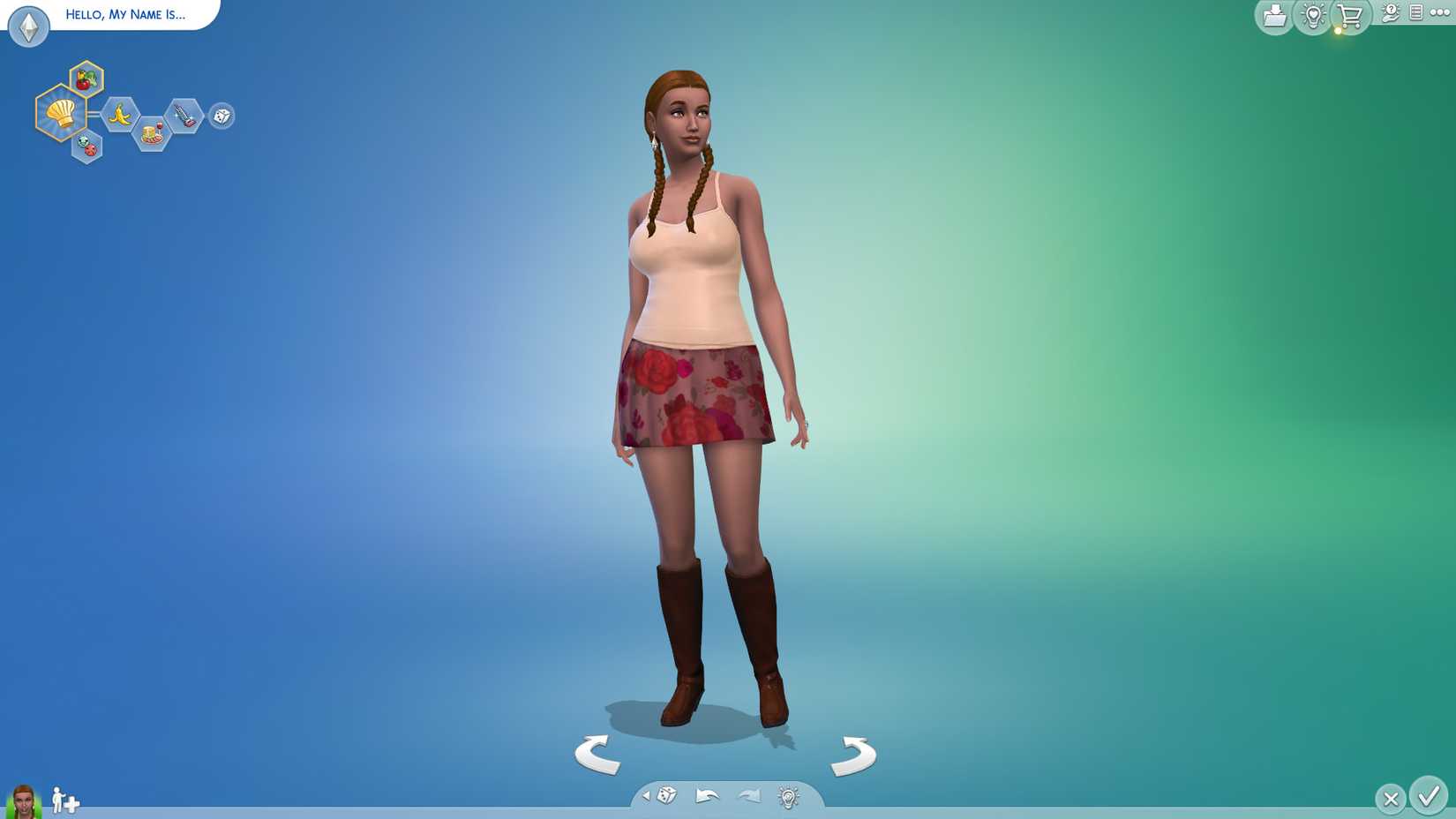Screen dimensions: 1456x819
Task: Select the banana peel milestone hexagon
Action: (x=122, y=116)
